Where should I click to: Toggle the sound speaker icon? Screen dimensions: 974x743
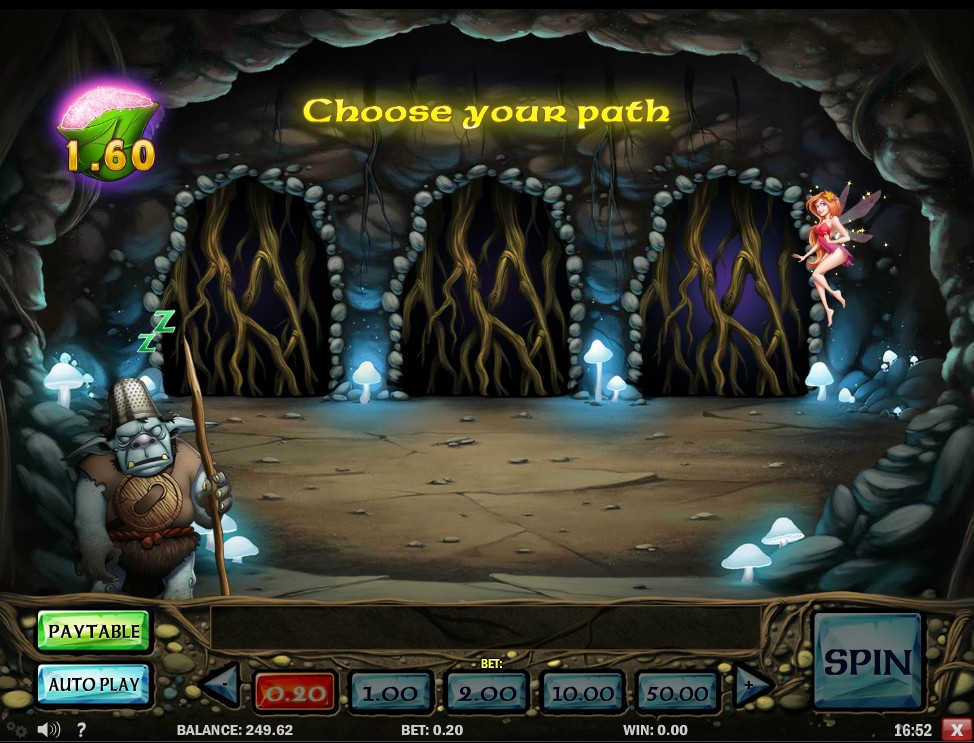coord(47,730)
